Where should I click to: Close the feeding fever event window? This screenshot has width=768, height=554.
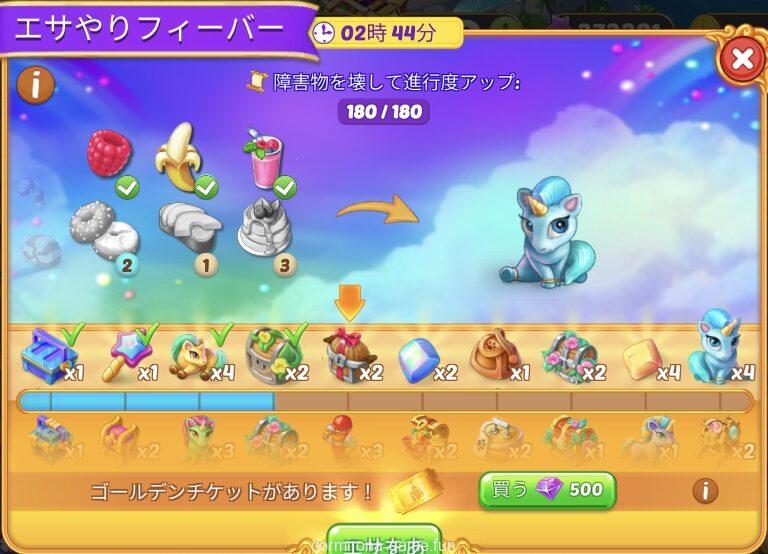point(741,60)
